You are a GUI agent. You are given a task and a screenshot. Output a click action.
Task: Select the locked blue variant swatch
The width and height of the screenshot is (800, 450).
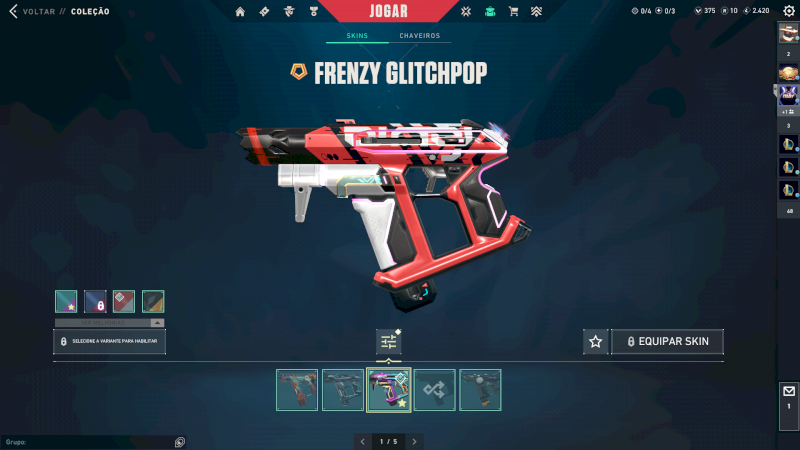tap(95, 301)
